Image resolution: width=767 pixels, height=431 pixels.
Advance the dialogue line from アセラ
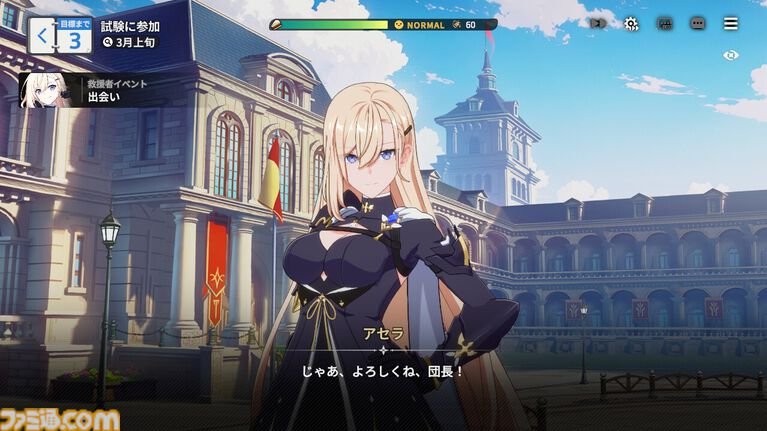click(x=383, y=370)
